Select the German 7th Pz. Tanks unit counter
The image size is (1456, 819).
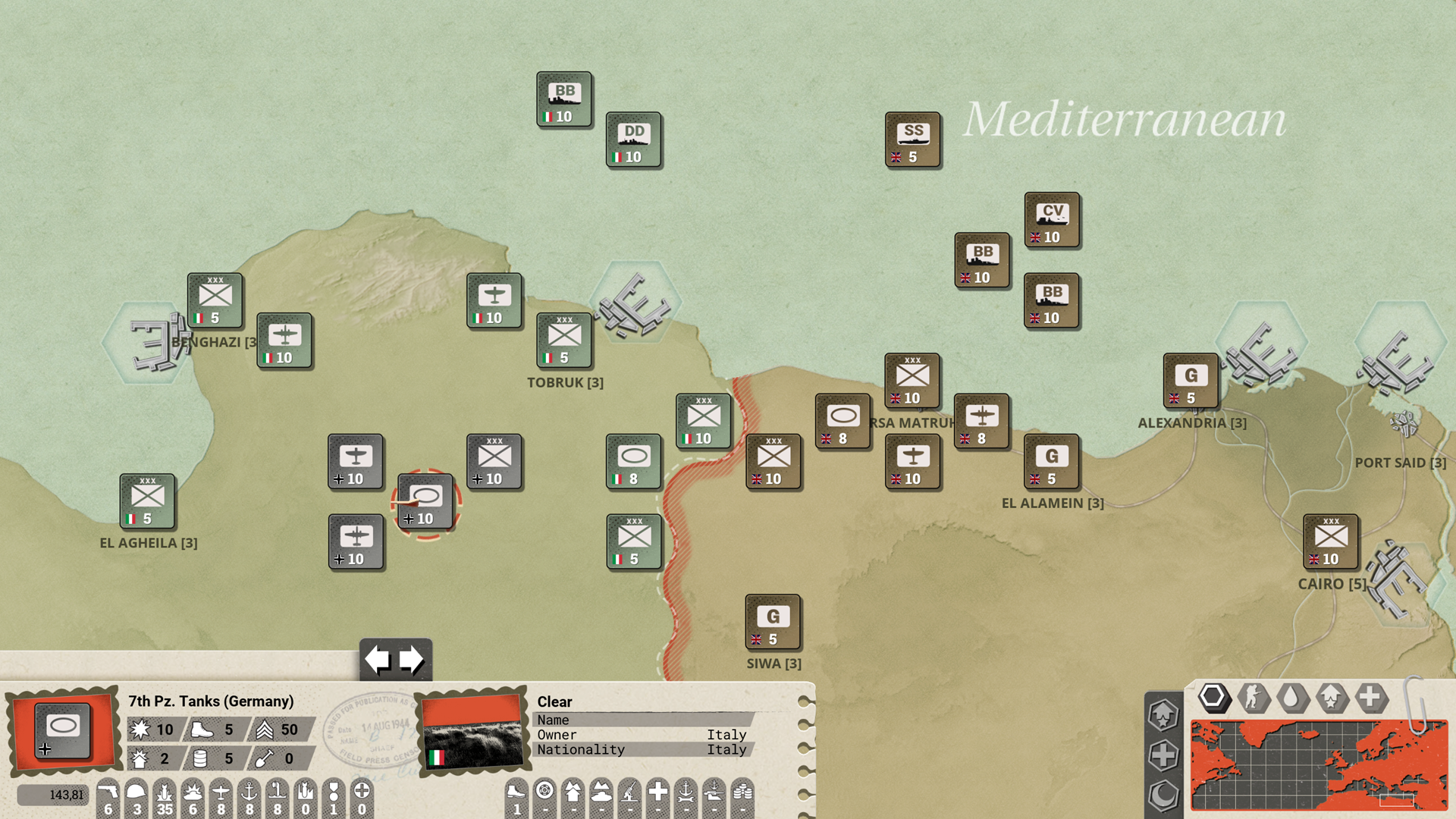point(425,502)
